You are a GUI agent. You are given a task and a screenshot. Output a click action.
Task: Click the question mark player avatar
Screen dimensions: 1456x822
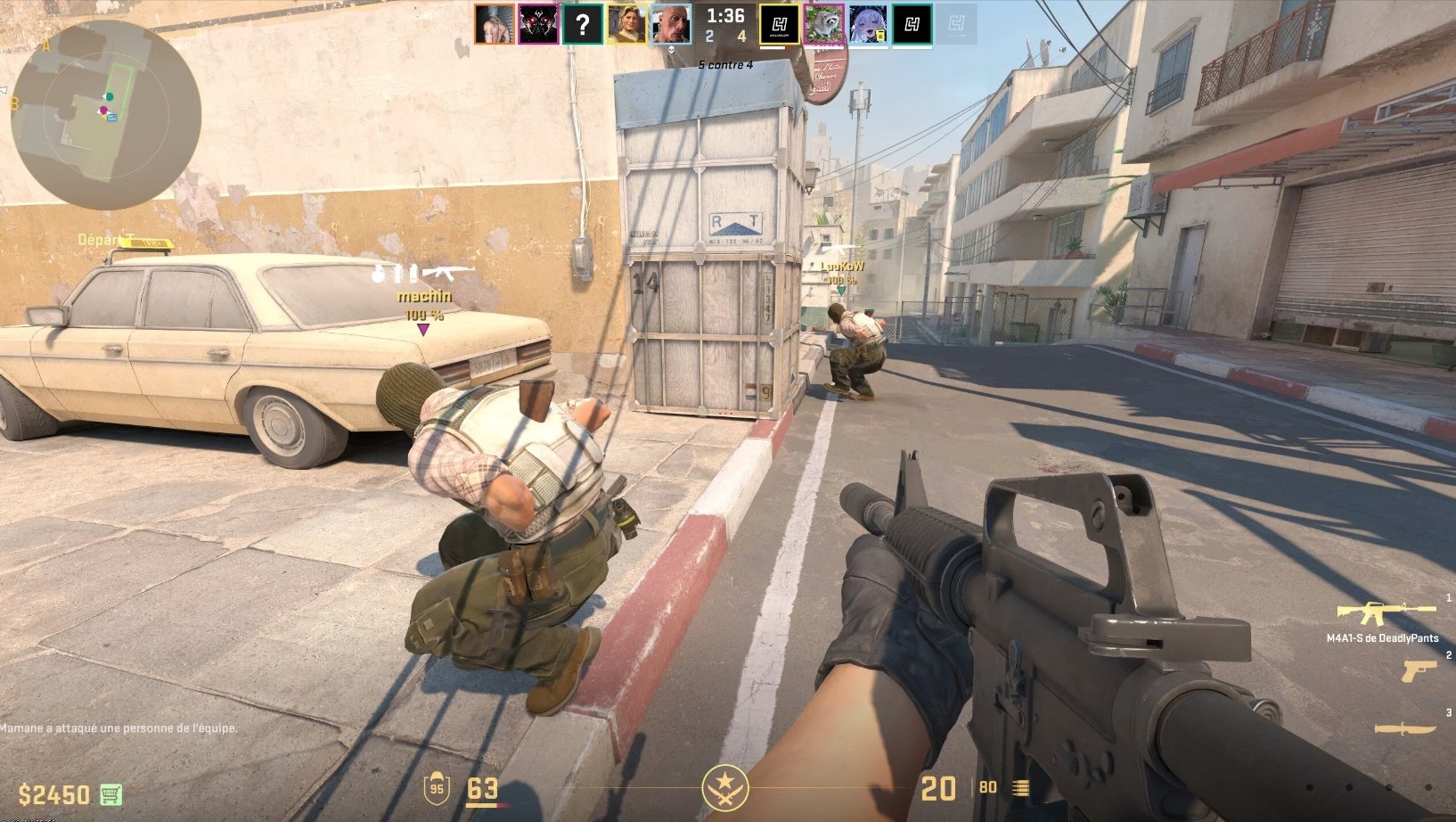[x=584, y=23]
